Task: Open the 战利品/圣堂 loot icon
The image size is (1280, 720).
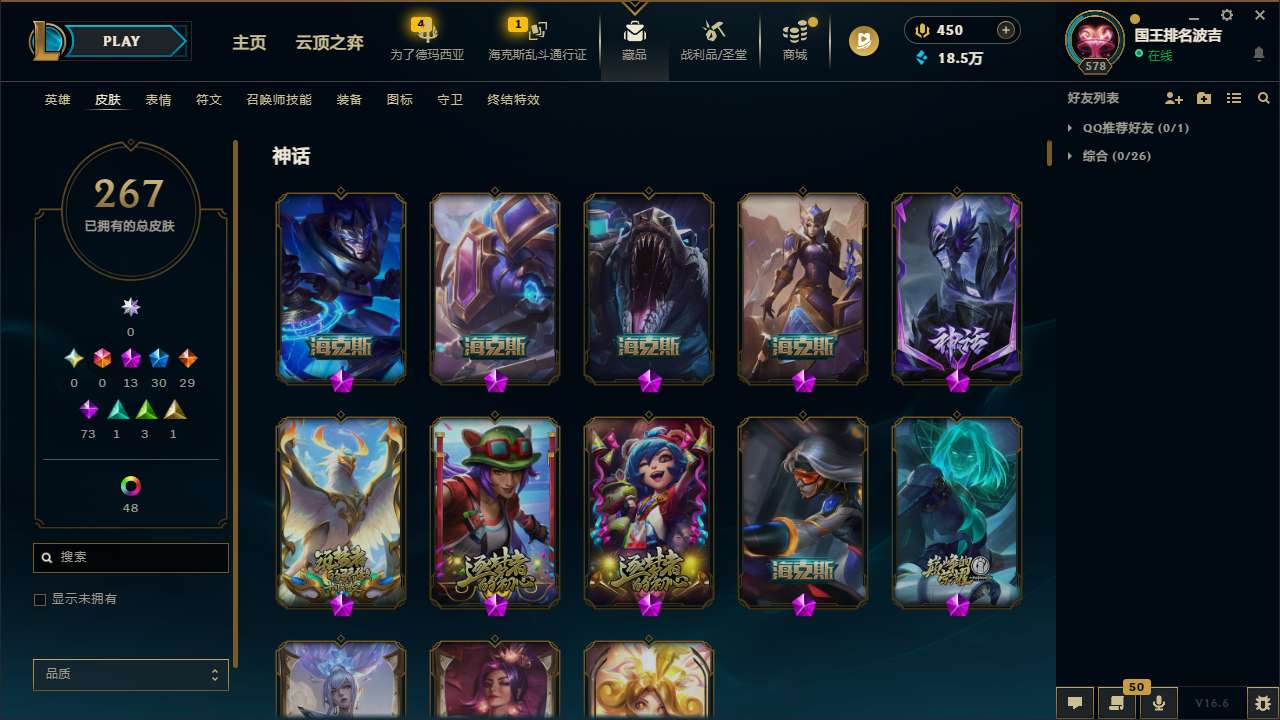Action: [714, 40]
